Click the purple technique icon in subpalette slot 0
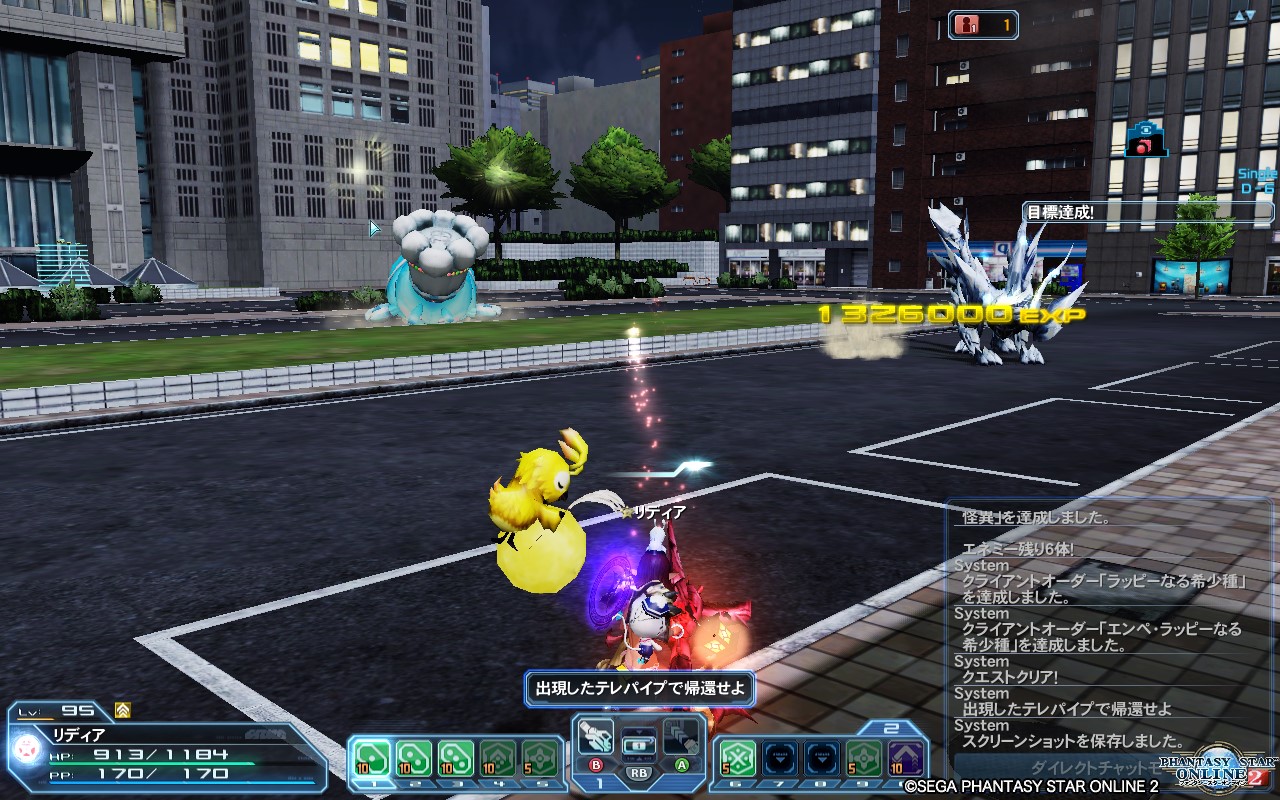This screenshot has height=800, width=1280. click(906, 757)
